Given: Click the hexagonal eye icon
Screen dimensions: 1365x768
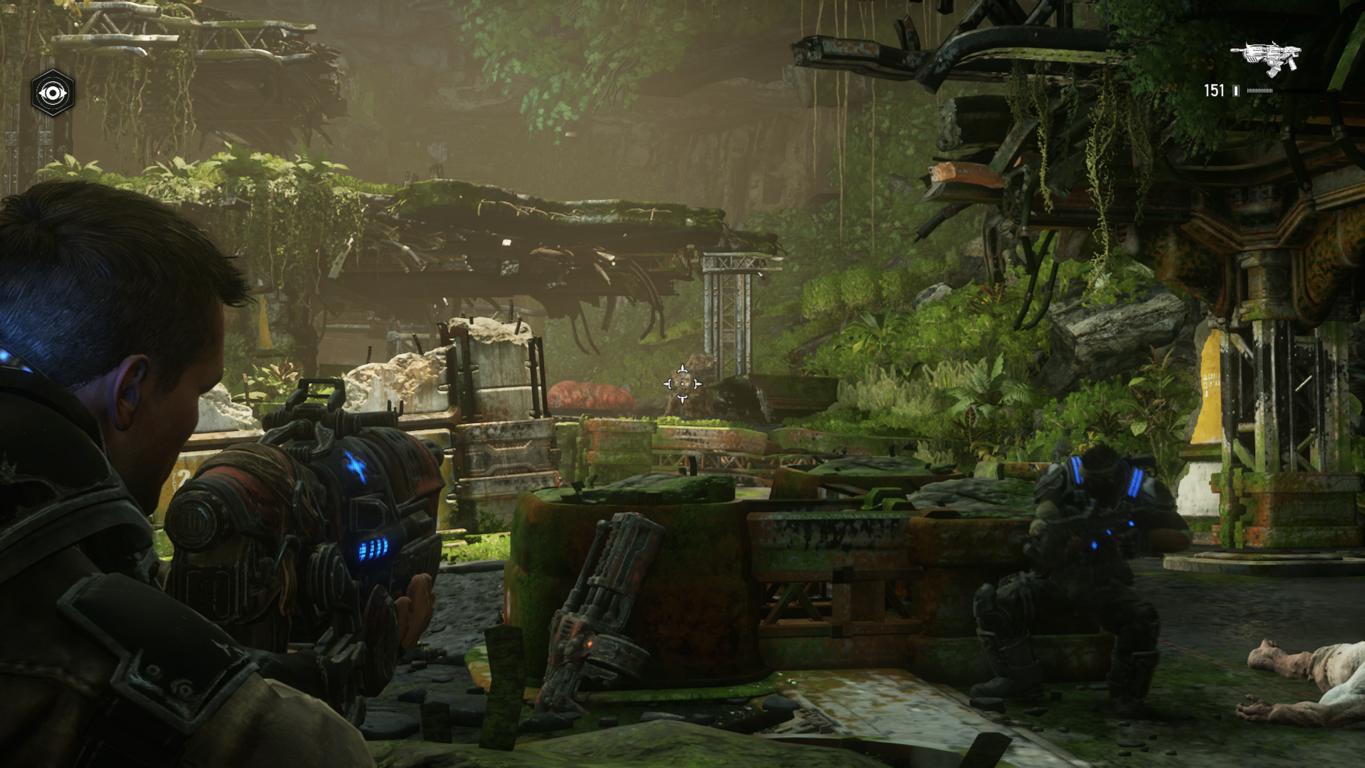Looking at the screenshot, I should [51, 93].
